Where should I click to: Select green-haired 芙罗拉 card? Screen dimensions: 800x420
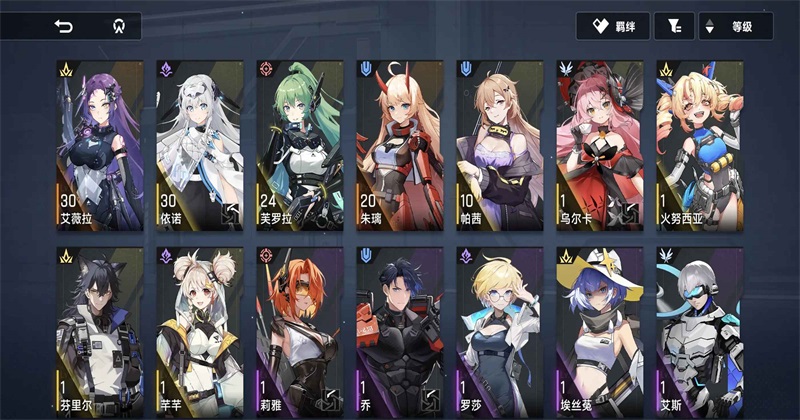(300, 145)
